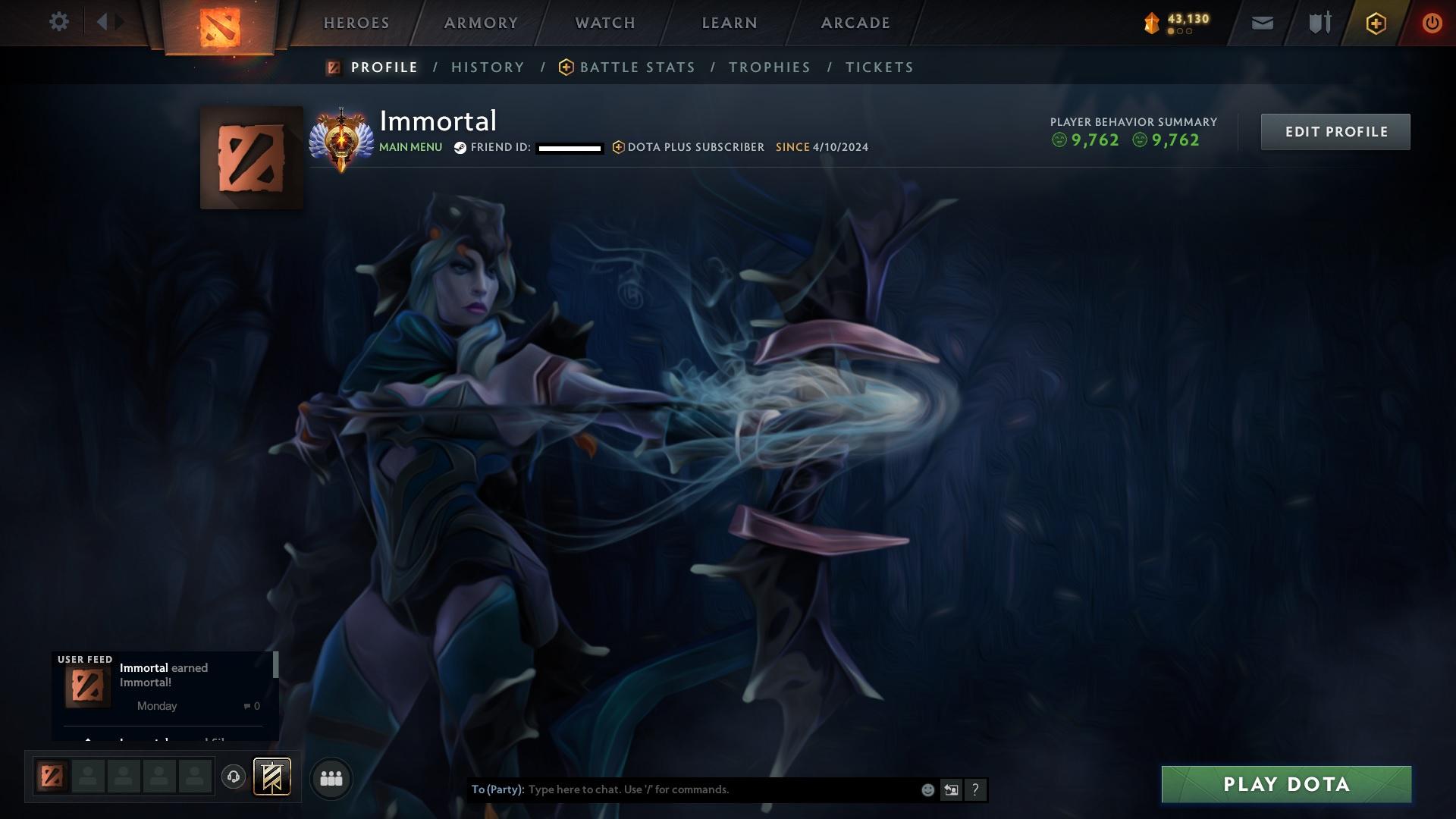Viewport: 1456px width, 819px height.
Task: Open the settings gear icon
Action: tap(59, 21)
